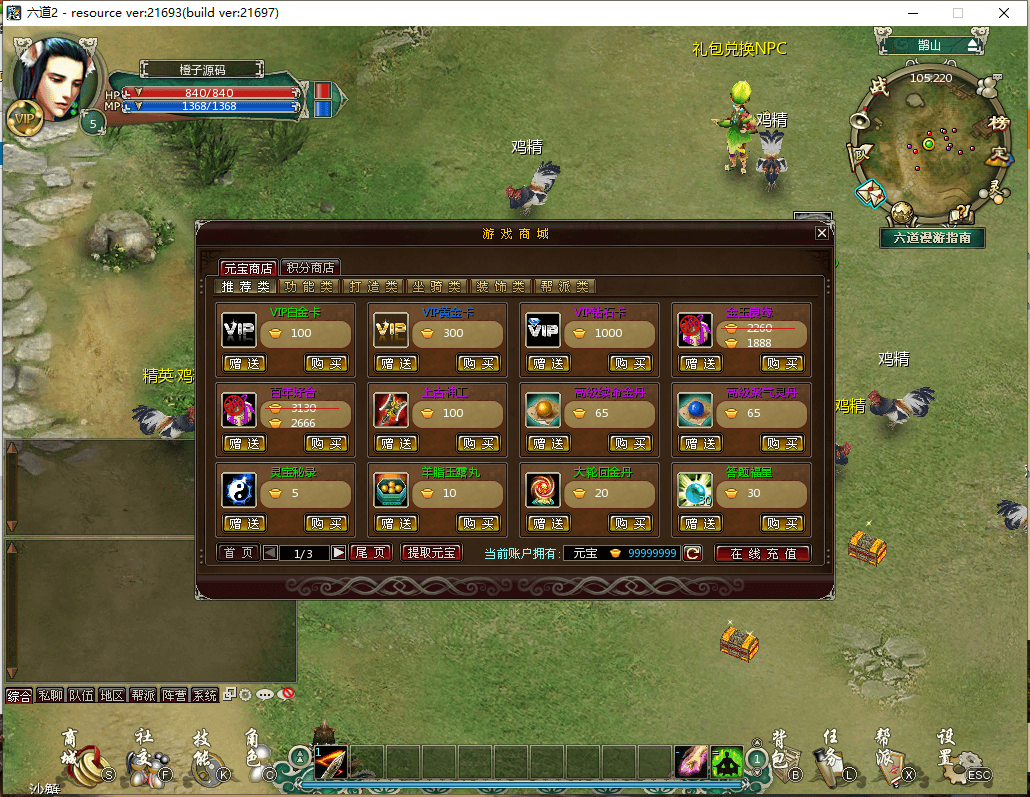Buy the 灵宝秘录 item
Screen dimensions: 1030x797
pos(326,523)
